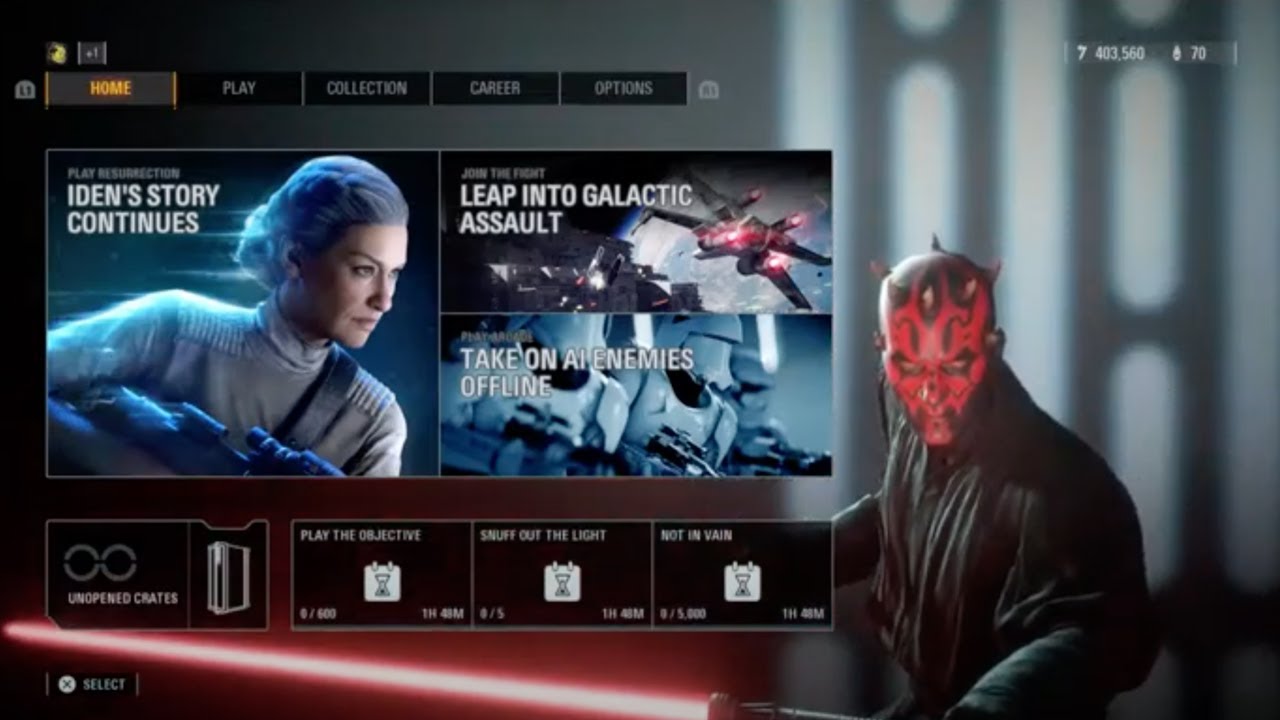
Task: View the Snuff Out The Light challenge
Action: [x=562, y=575]
